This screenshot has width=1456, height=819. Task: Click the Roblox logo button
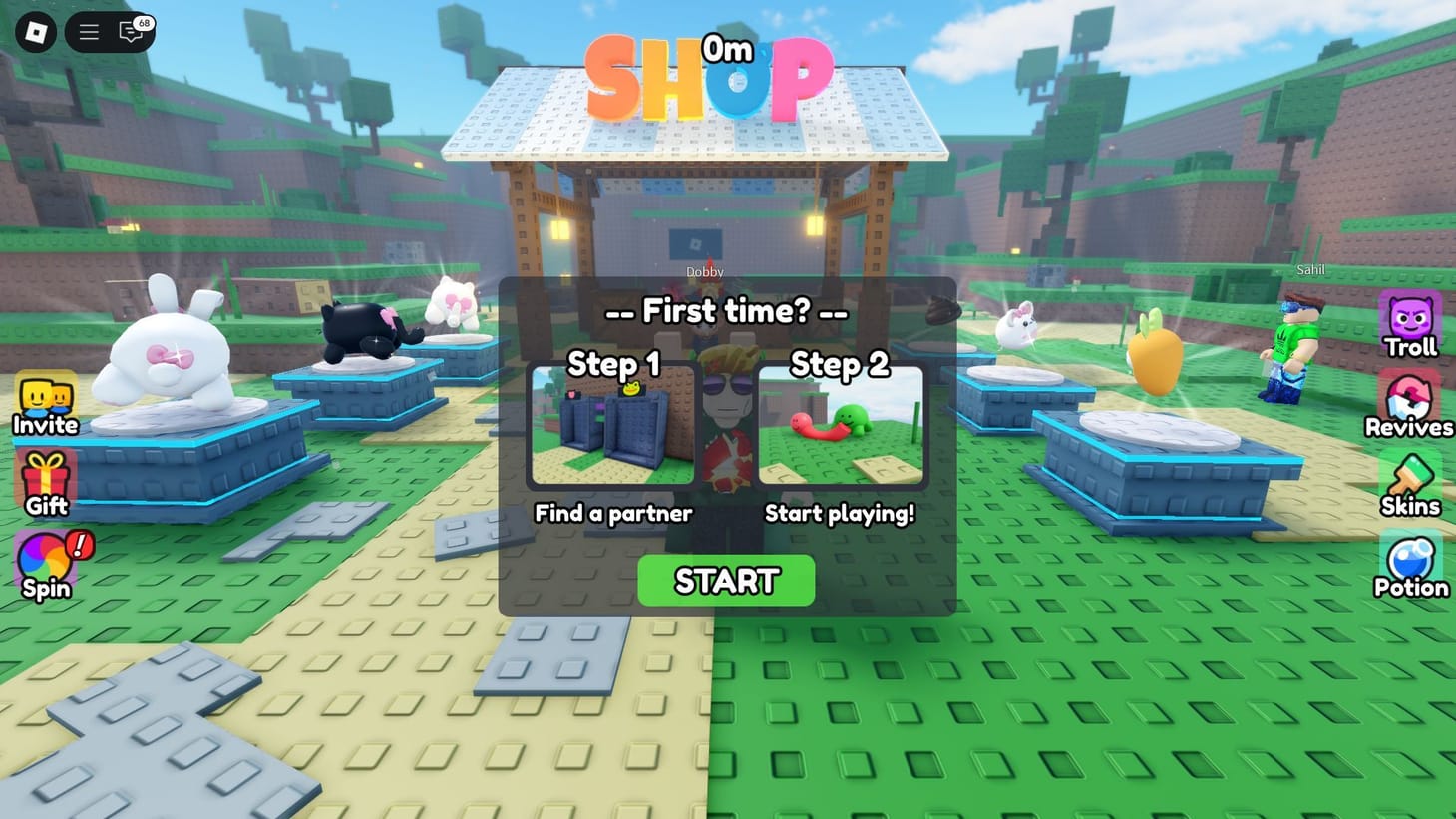[36, 31]
